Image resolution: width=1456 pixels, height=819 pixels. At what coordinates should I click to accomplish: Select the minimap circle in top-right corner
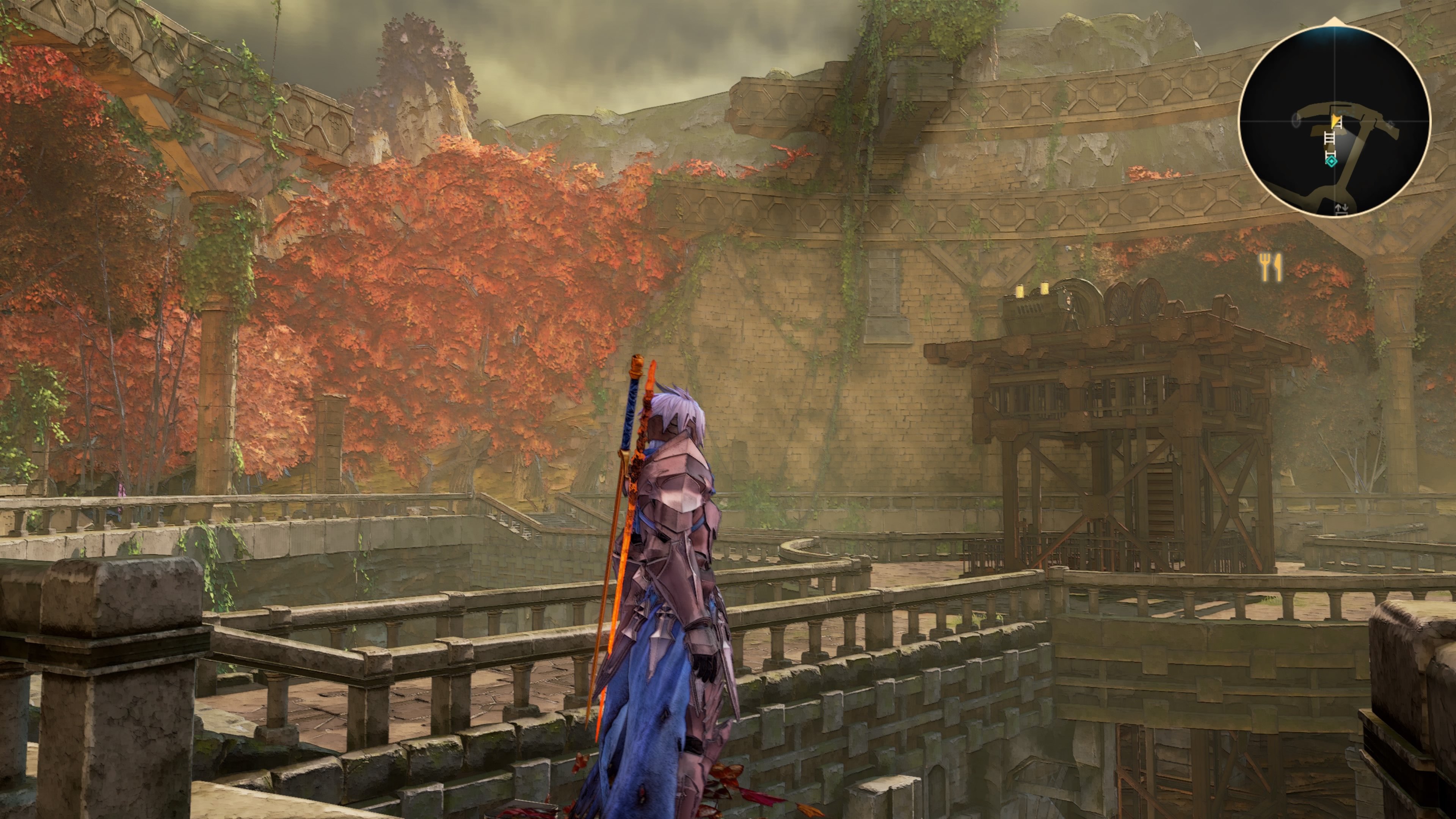1335,121
